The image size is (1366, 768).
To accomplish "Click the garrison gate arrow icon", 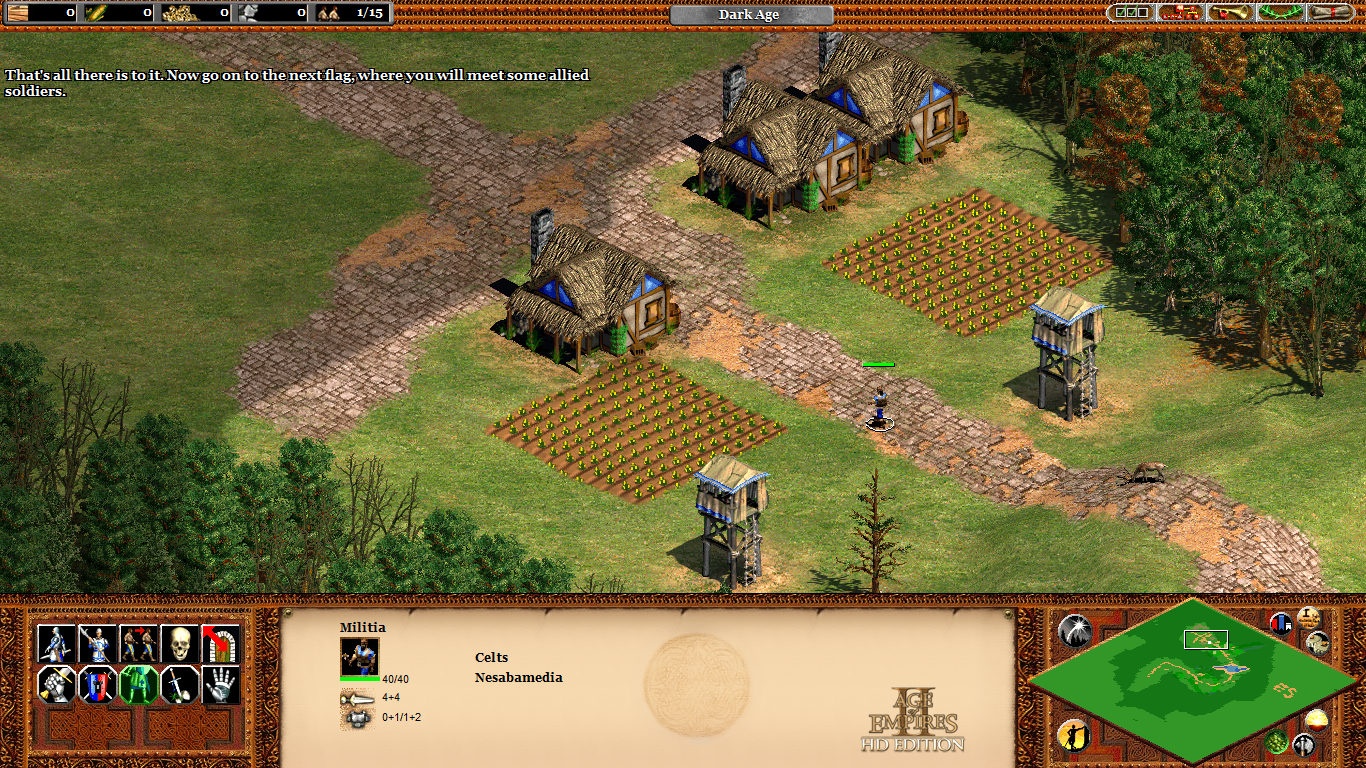I will pyautogui.click(x=221, y=644).
